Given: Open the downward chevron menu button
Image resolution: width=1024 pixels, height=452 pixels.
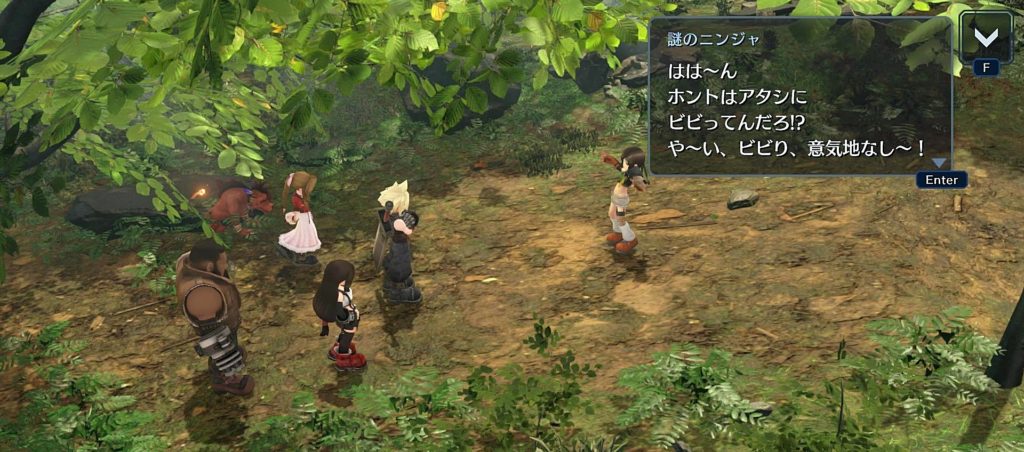Looking at the screenshot, I should pos(986,38).
